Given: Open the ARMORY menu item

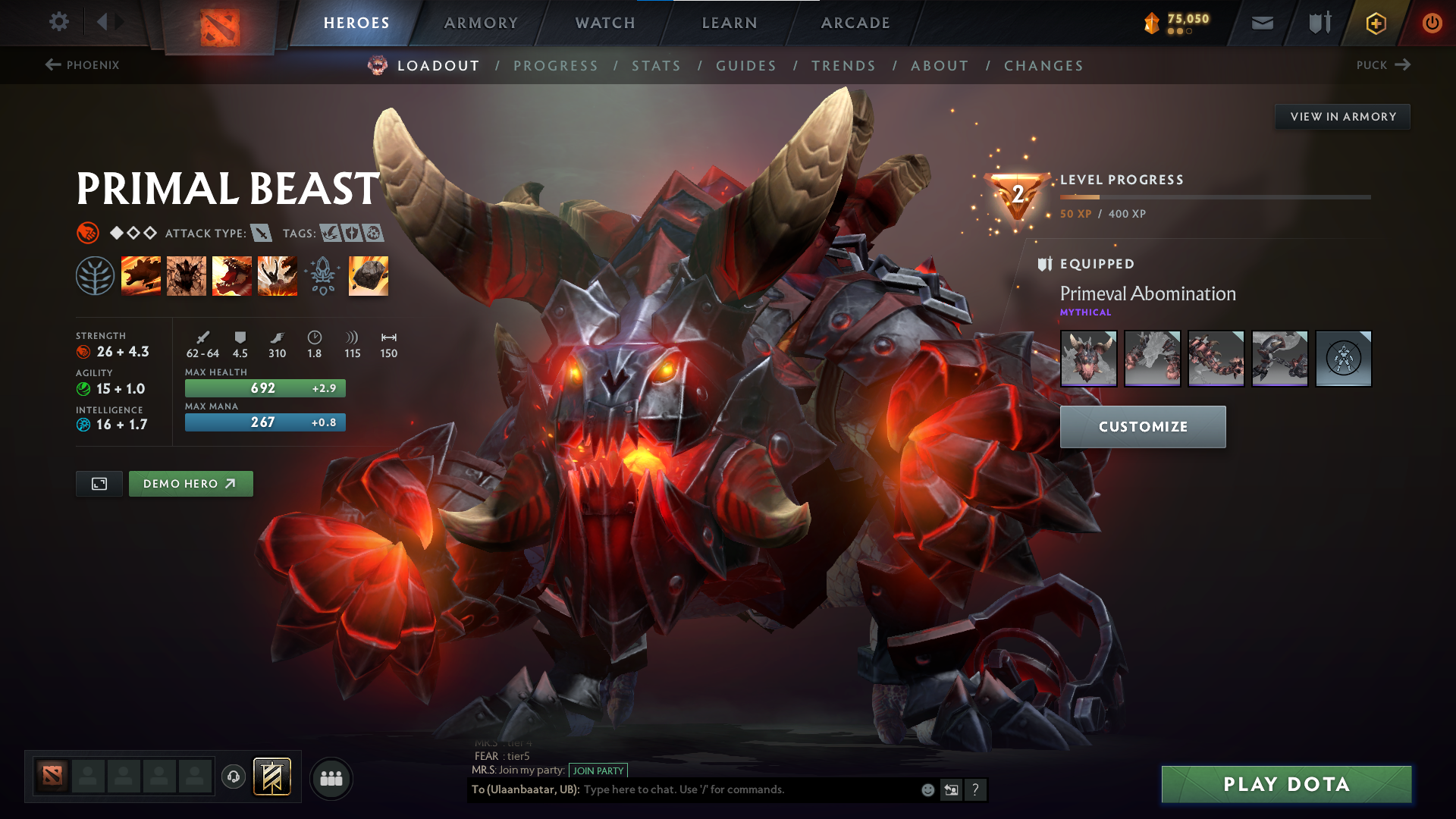Looking at the screenshot, I should coord(481,23).
